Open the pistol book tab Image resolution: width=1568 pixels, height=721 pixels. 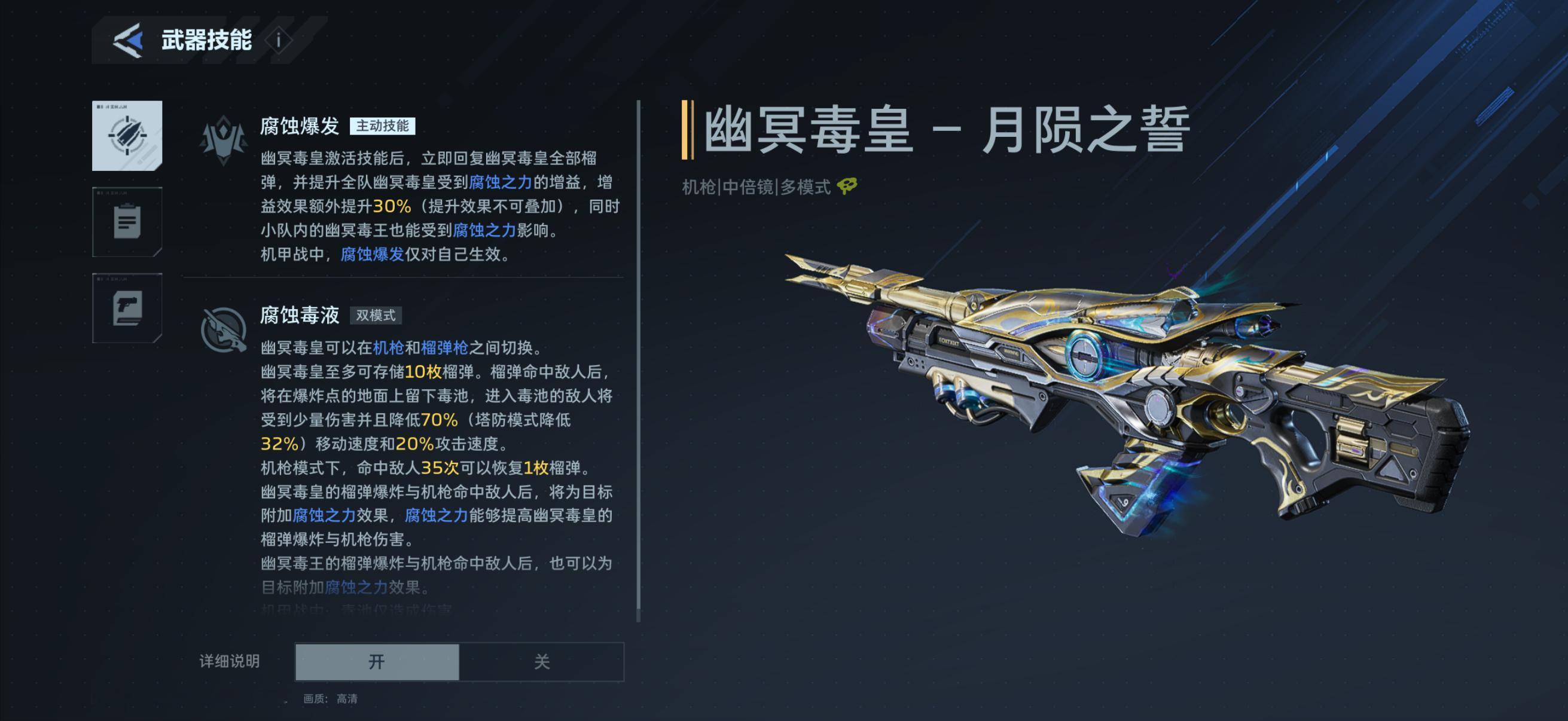point(127,308)
